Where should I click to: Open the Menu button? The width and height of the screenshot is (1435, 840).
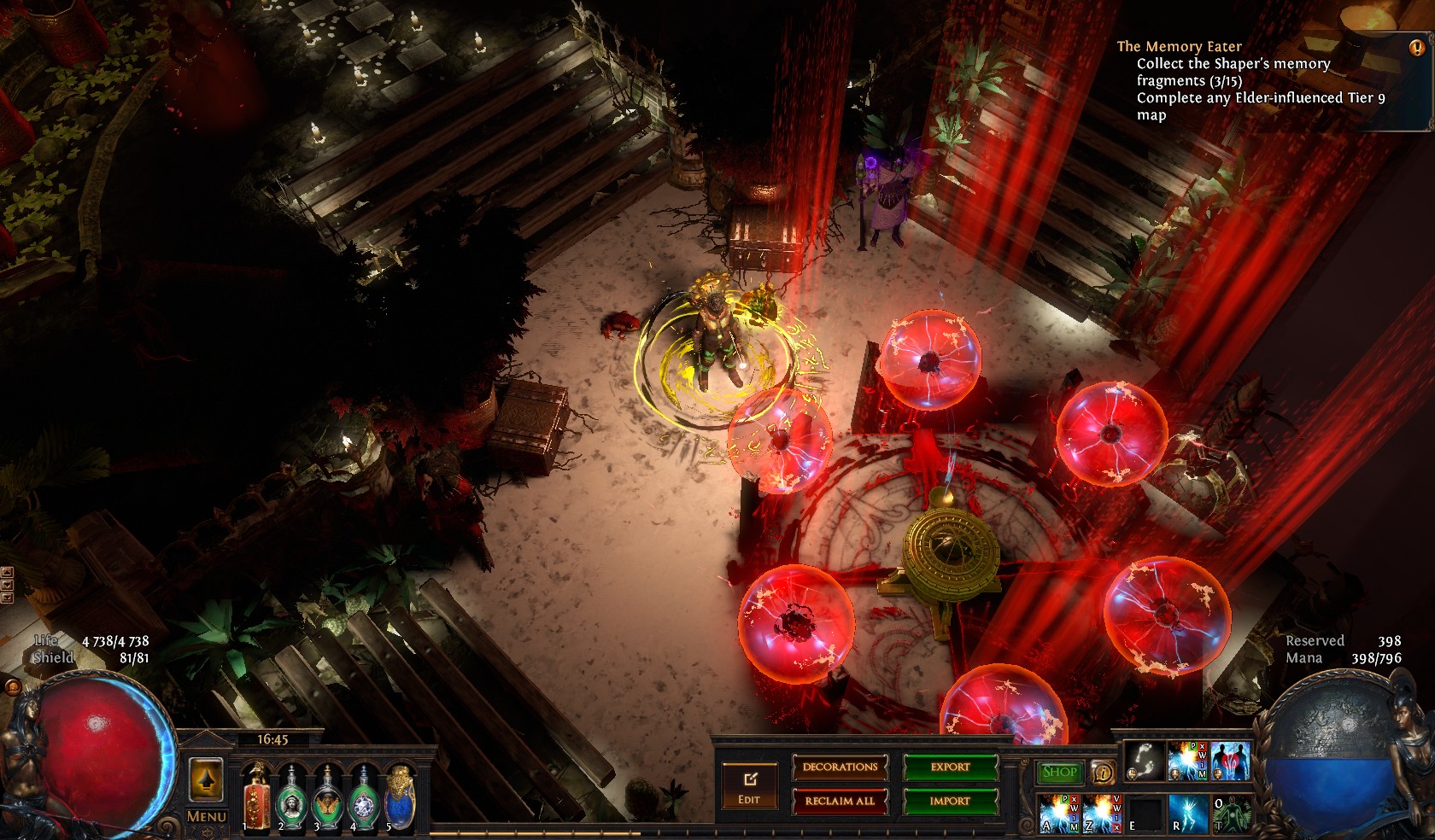(206, 817)
